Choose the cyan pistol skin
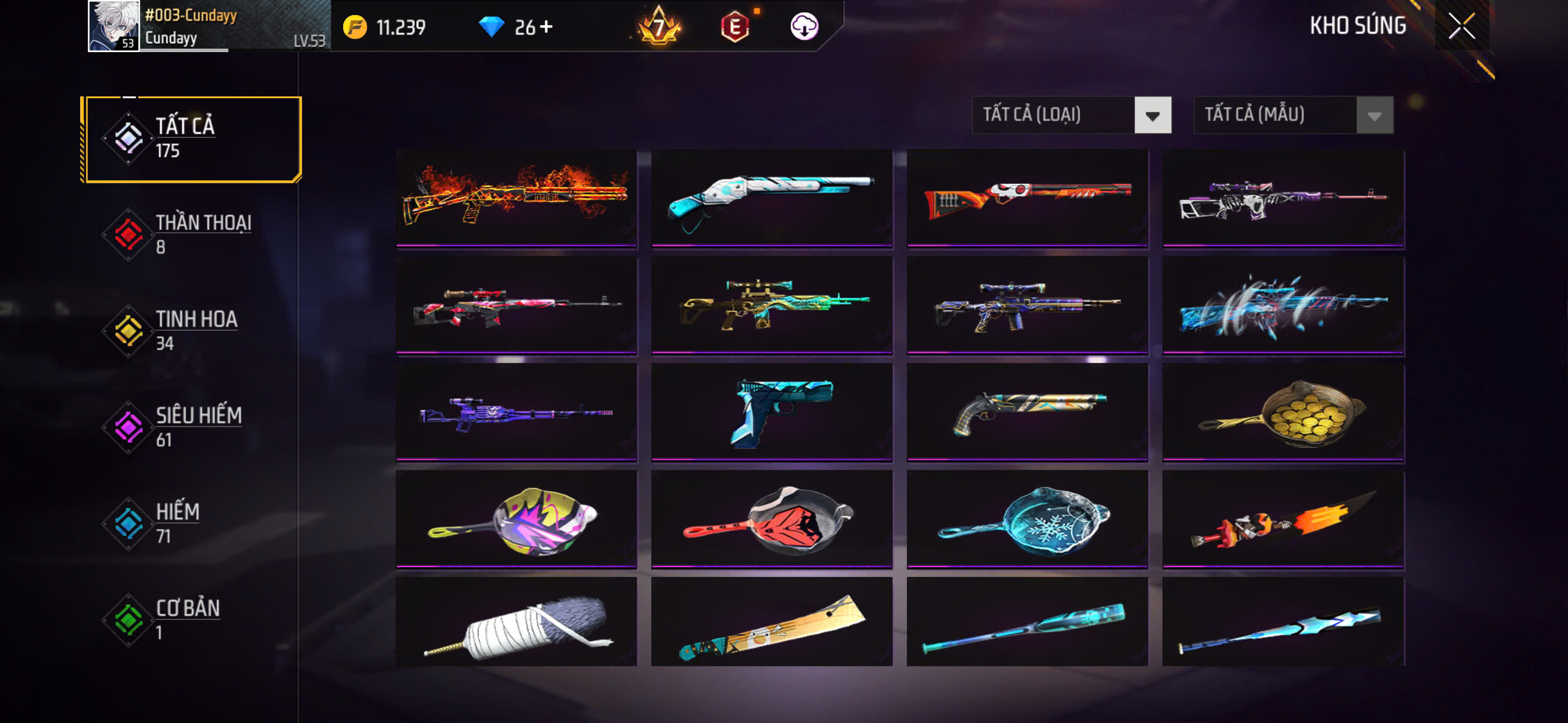Viewport: 1568px width, 723px height. click(771, 411)
